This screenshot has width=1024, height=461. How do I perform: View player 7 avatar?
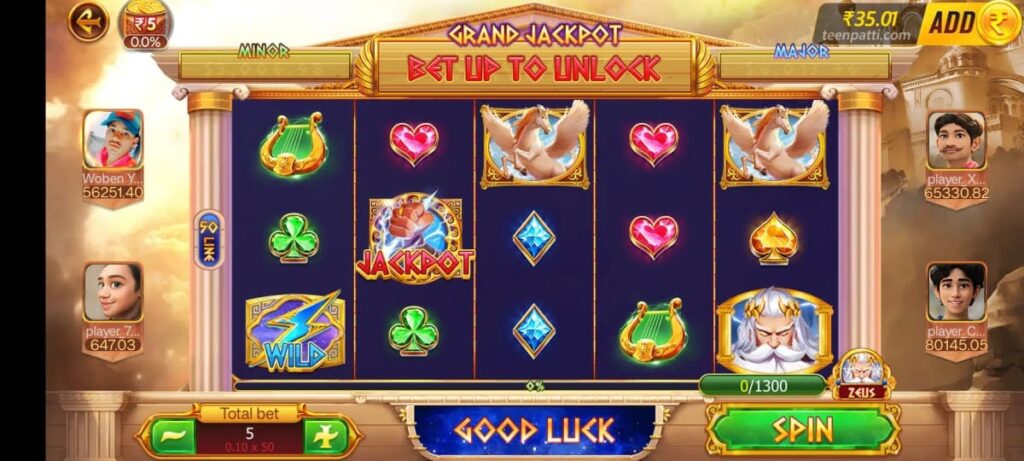(112, 292)
